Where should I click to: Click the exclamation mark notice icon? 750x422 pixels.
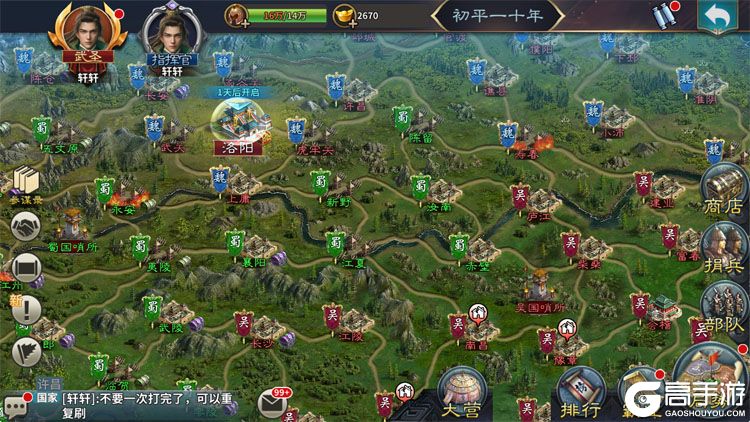pos(26,308)
